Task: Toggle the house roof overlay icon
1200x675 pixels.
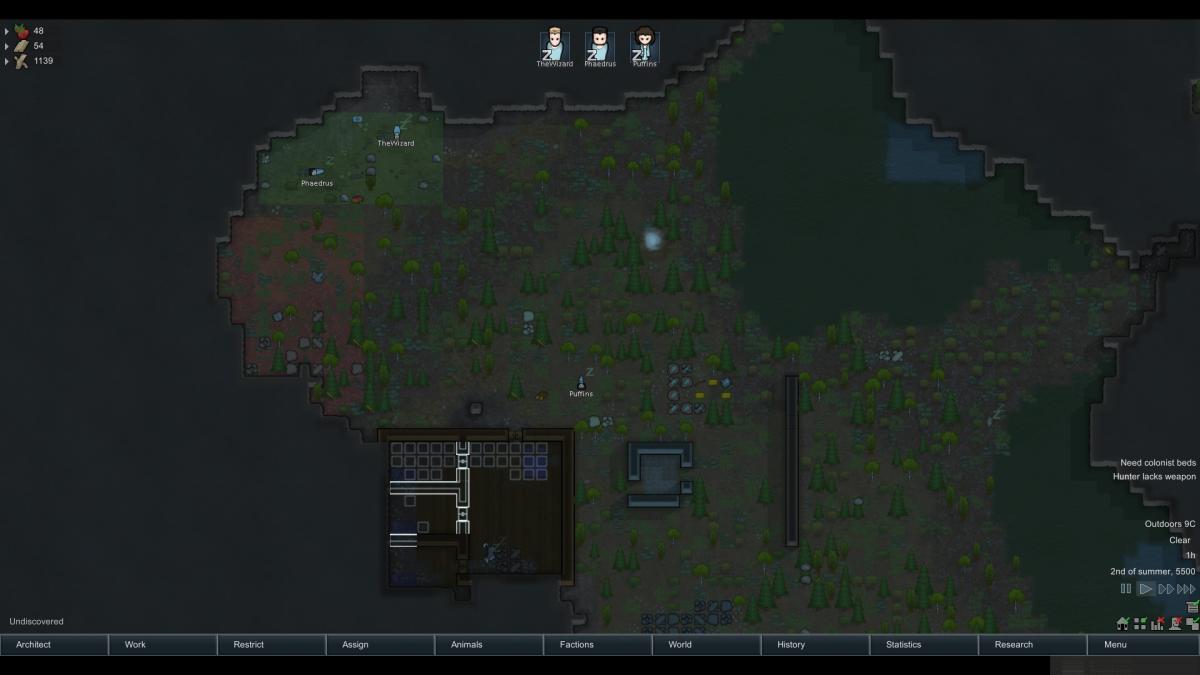Action: 1123,624
